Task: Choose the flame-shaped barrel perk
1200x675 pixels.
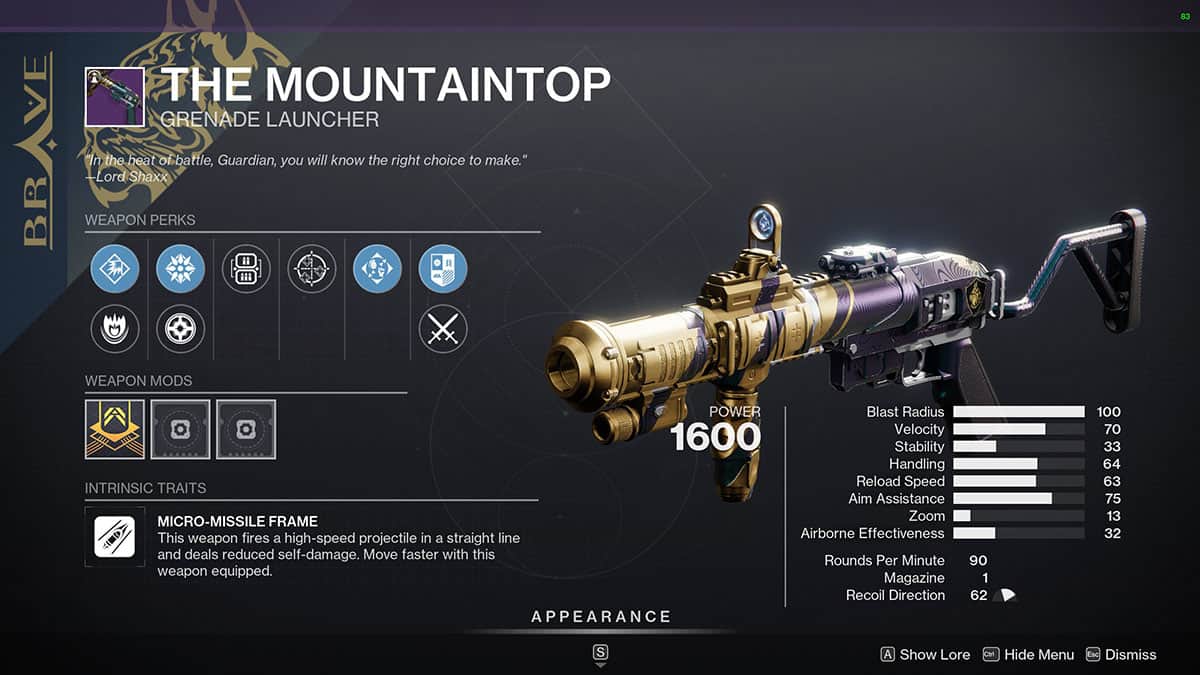Action: [x=115, y=329]
